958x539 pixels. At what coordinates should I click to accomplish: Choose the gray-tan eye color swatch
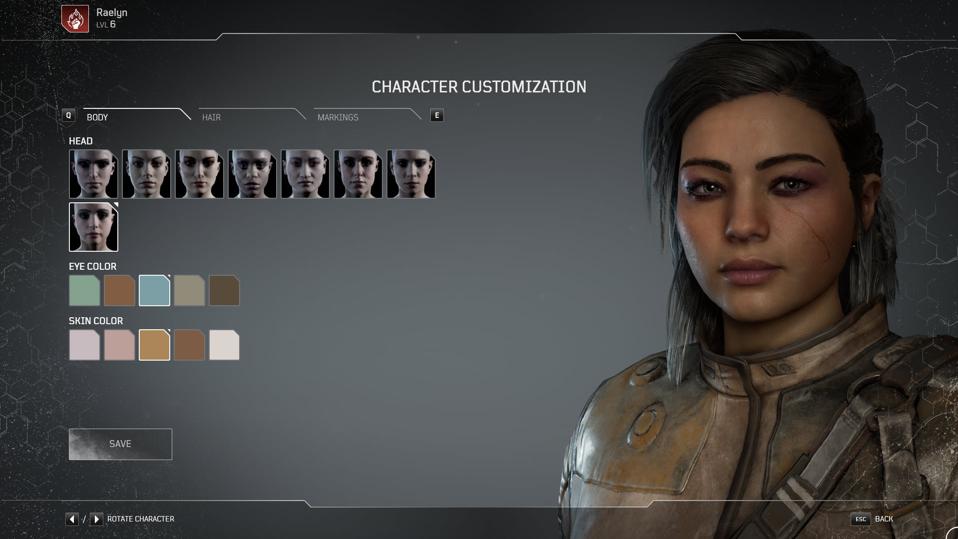(189, 291)
